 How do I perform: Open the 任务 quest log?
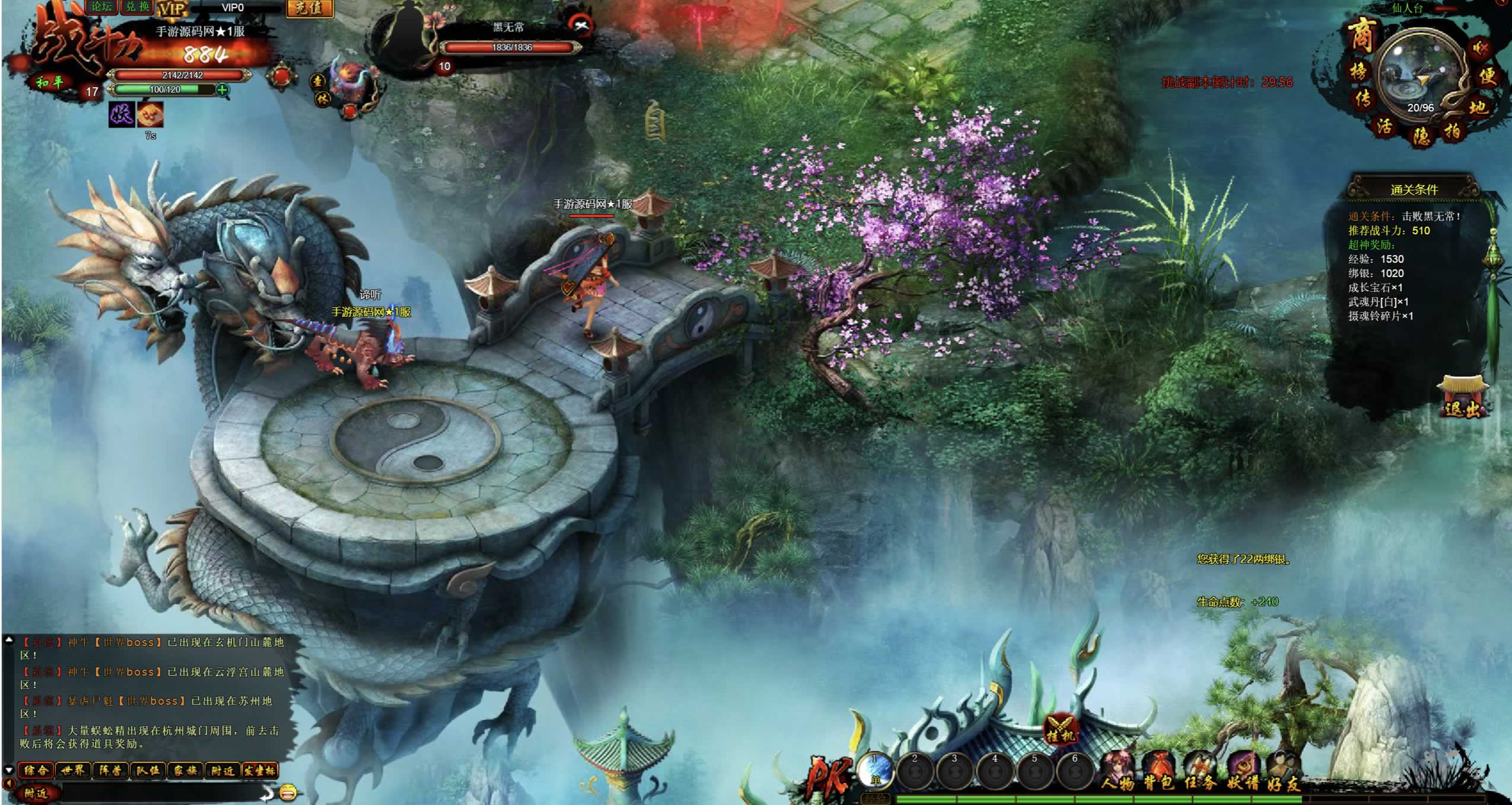point(1200,772)
